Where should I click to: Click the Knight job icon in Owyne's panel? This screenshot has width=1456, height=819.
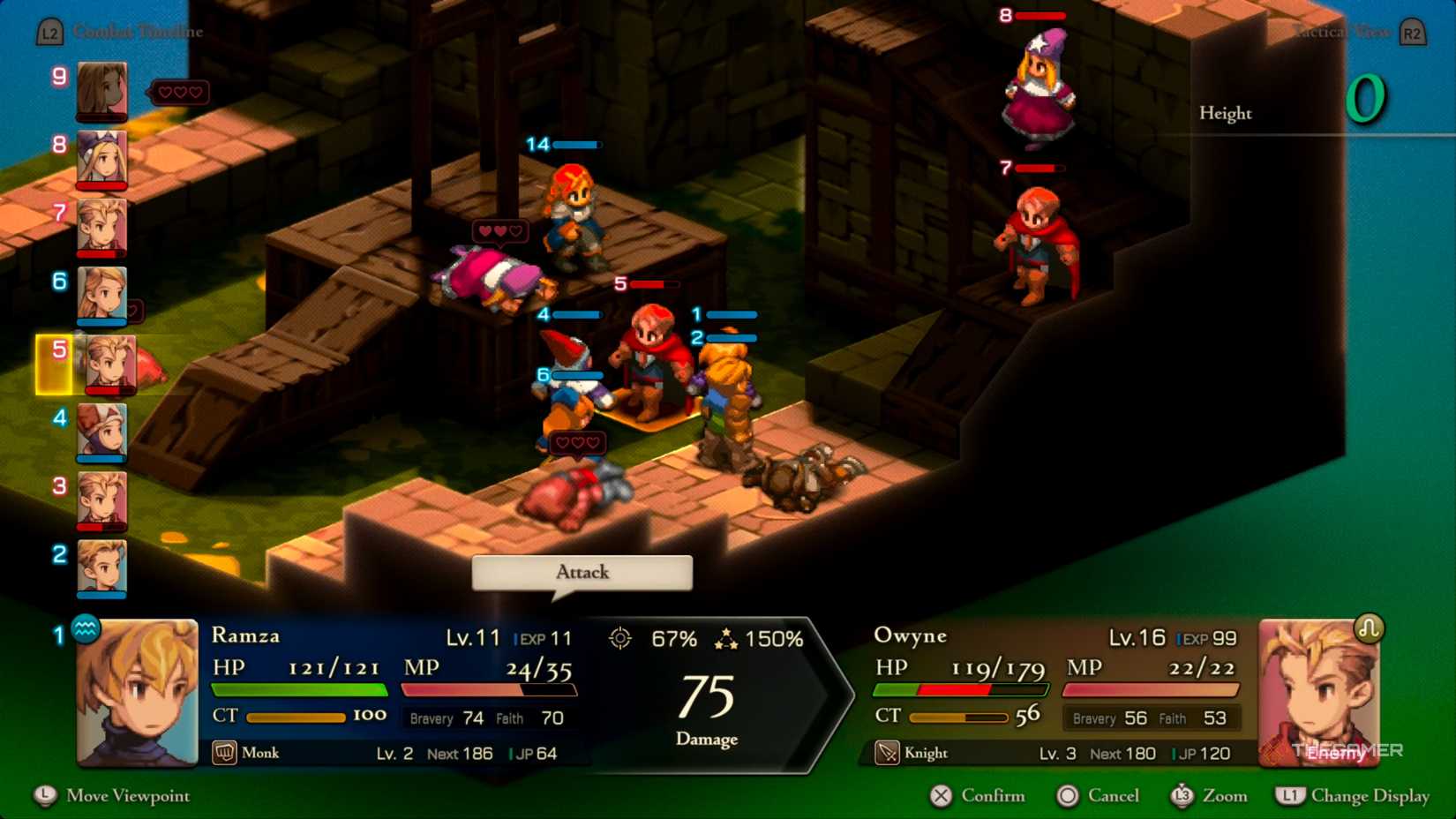click(x=885, y=753)
